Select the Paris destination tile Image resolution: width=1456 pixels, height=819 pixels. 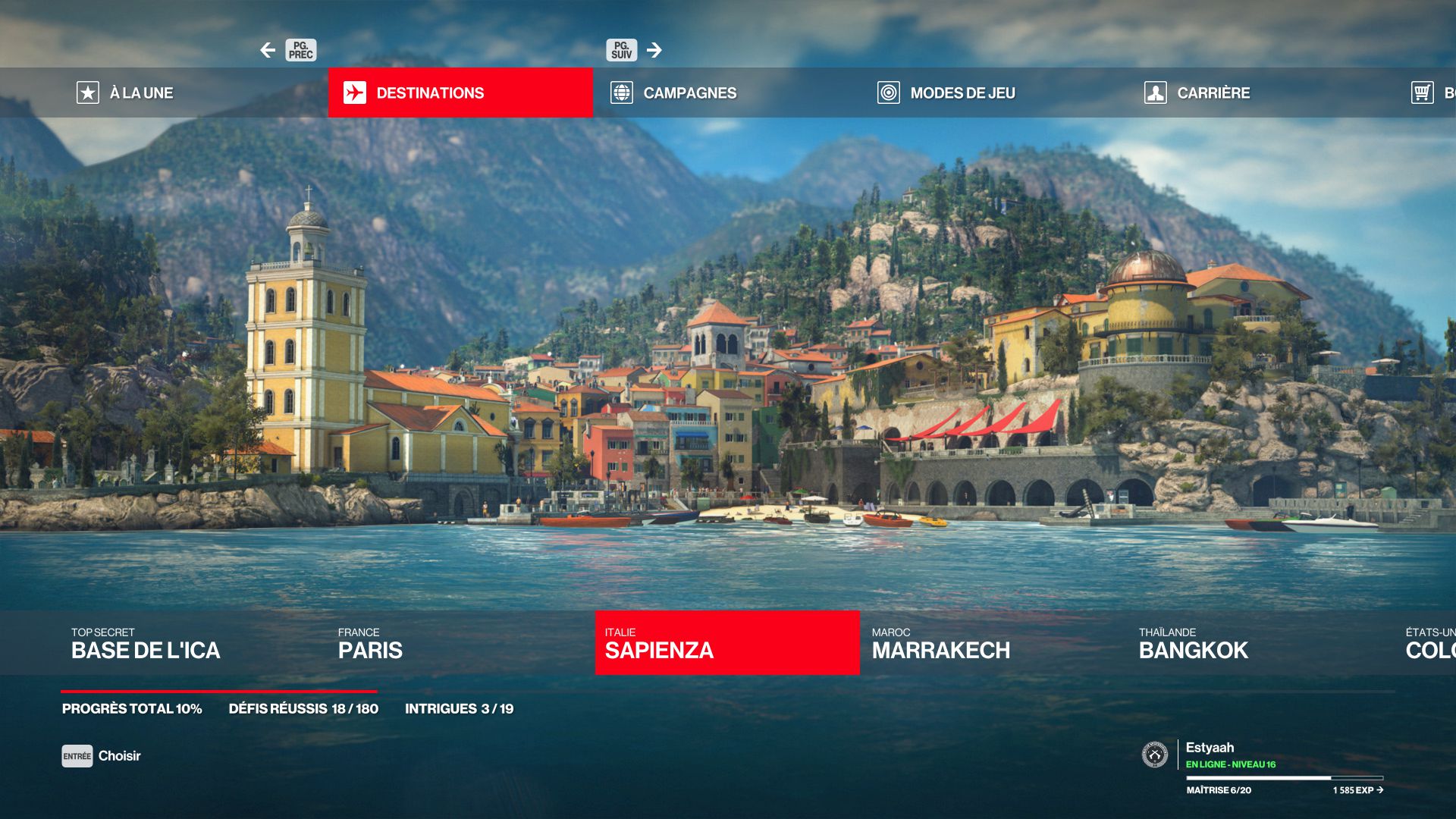point(370,643)
